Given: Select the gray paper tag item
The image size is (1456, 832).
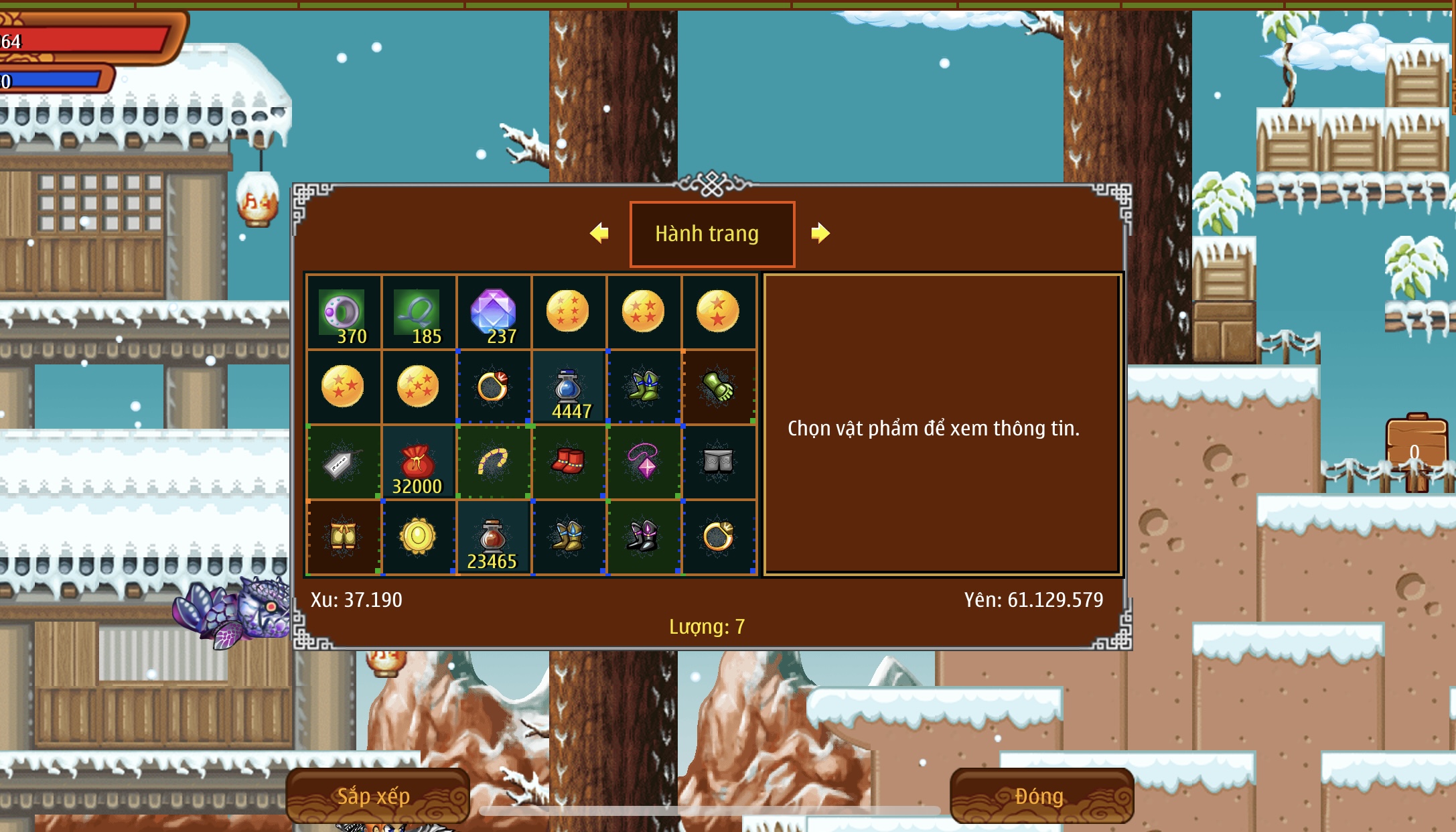Looking at the screenshot, I should point(344,462).
